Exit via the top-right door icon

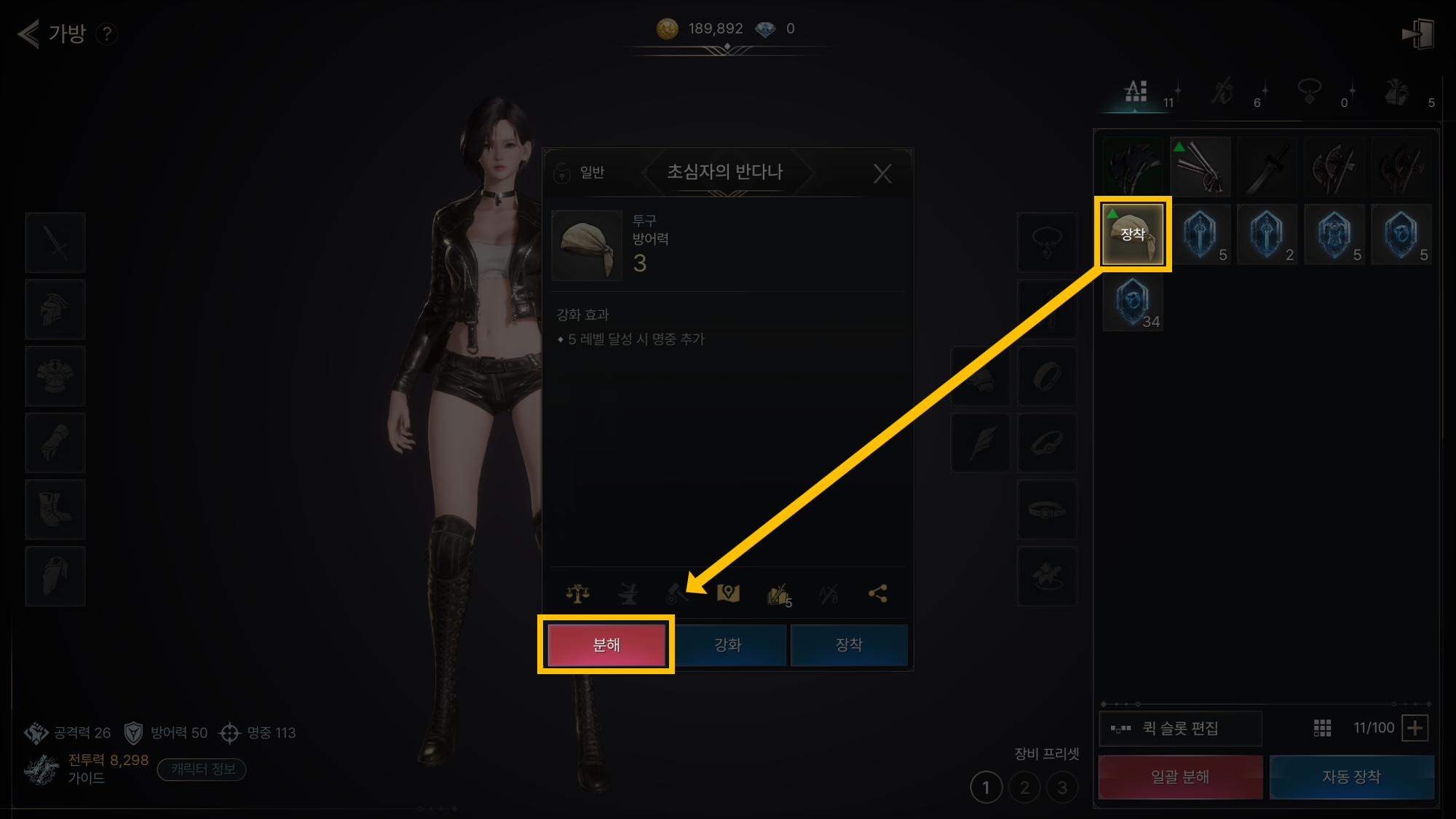1417,33
